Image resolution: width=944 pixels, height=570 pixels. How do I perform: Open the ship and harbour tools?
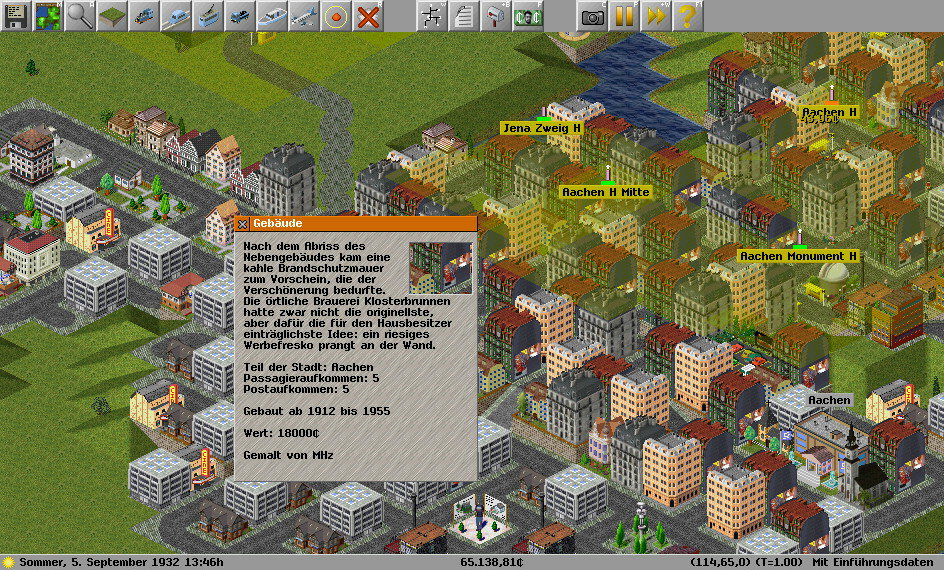coord(272,15)
